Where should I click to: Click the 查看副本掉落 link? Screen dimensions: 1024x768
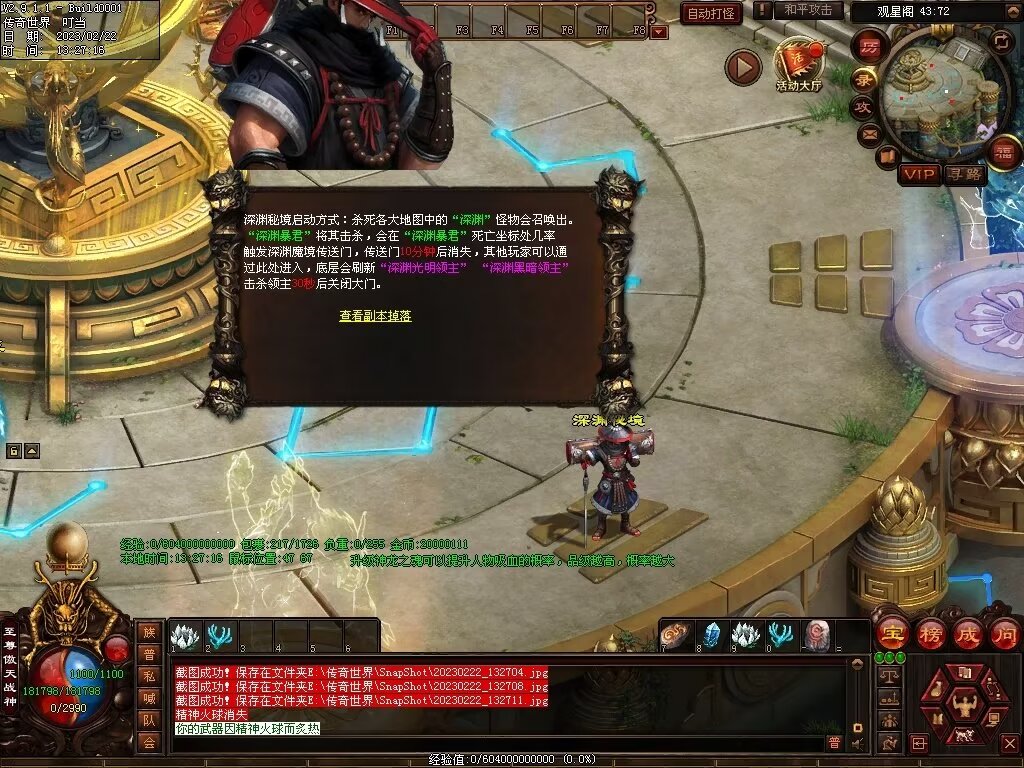tap(375, 316)
